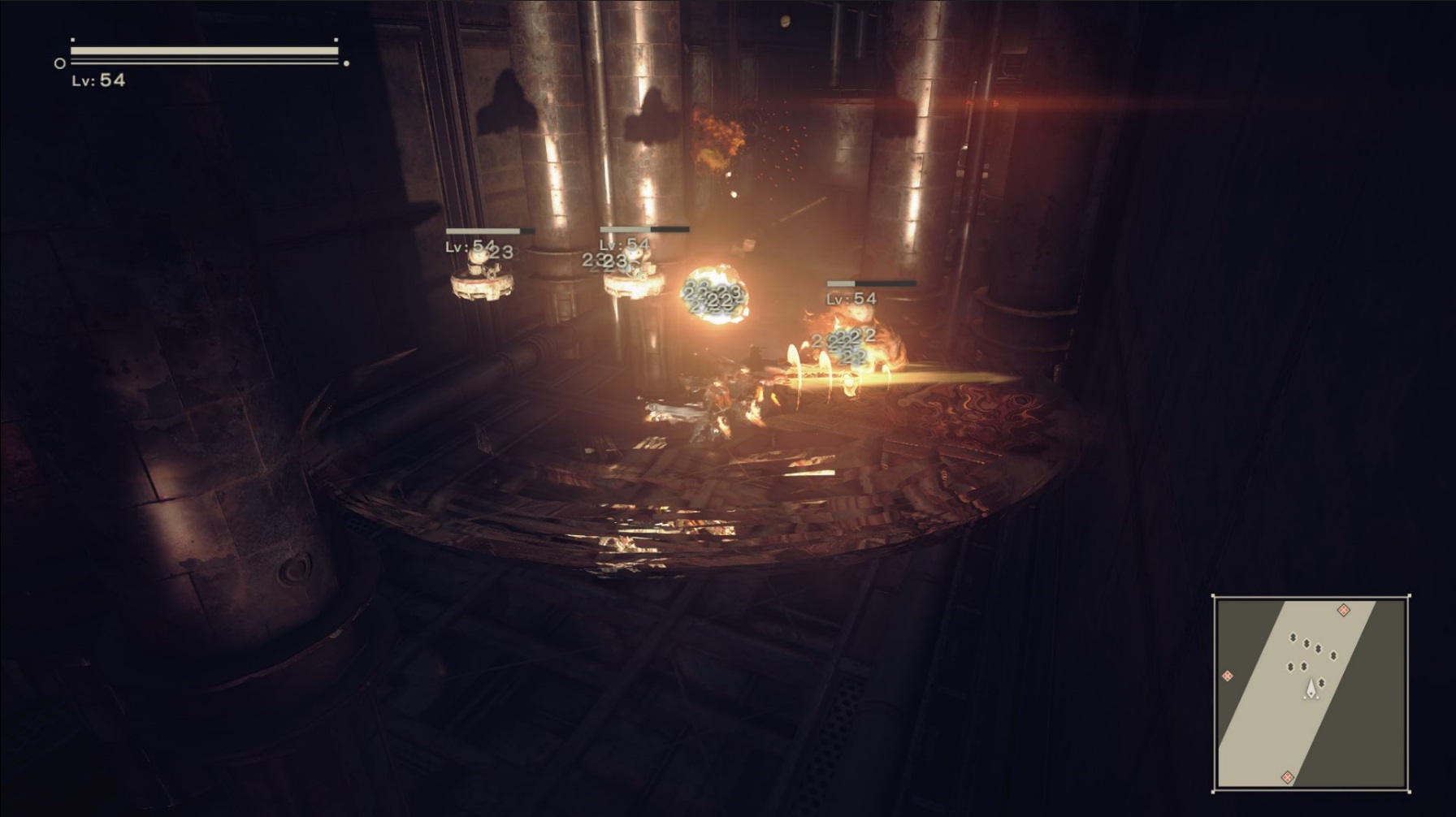Click the small square above the health bar's left end
Viewport: 1456px width, 817px height.
[x=73, y=40]
